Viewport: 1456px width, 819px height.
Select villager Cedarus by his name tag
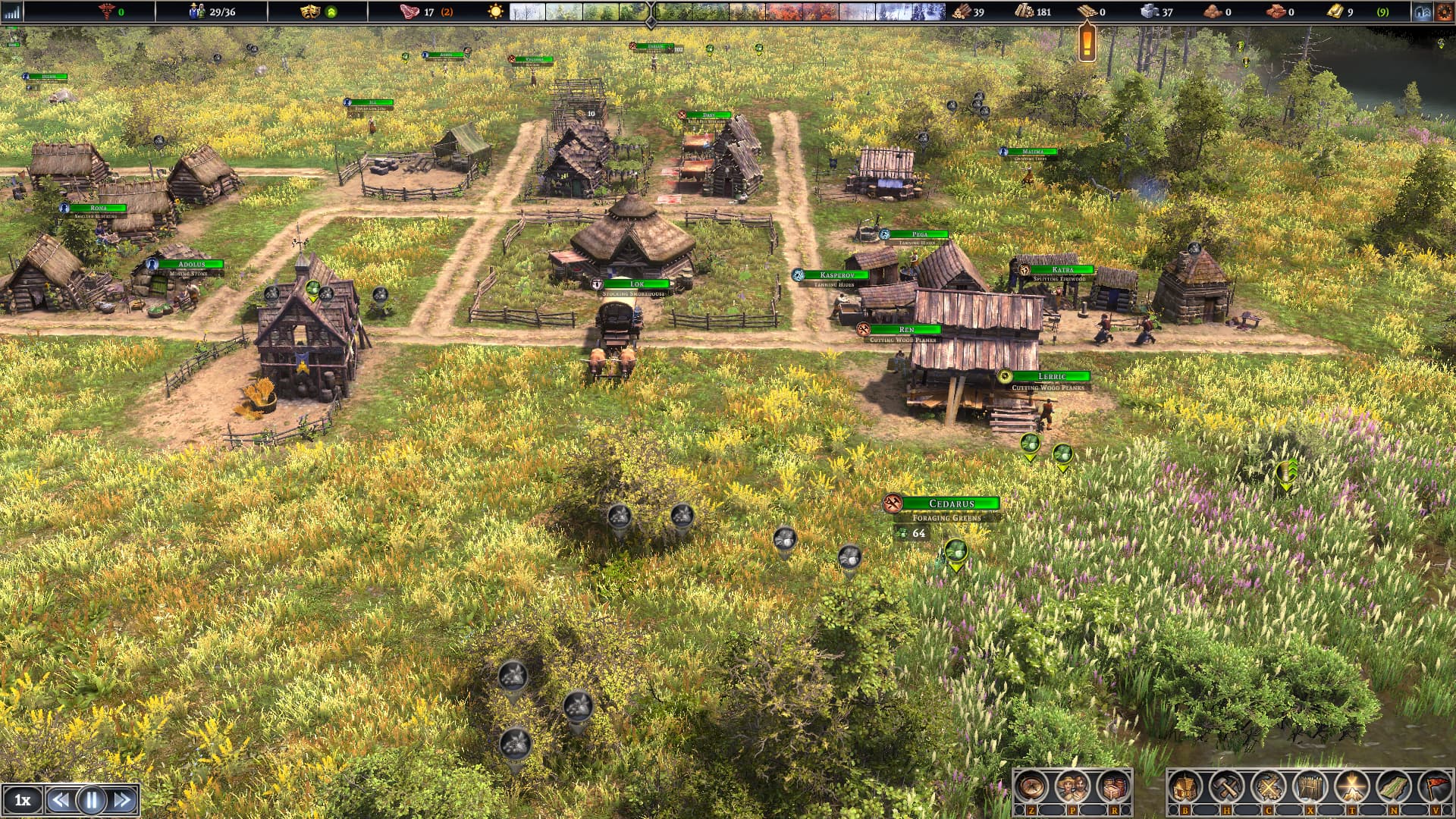(x=951, y=504)
